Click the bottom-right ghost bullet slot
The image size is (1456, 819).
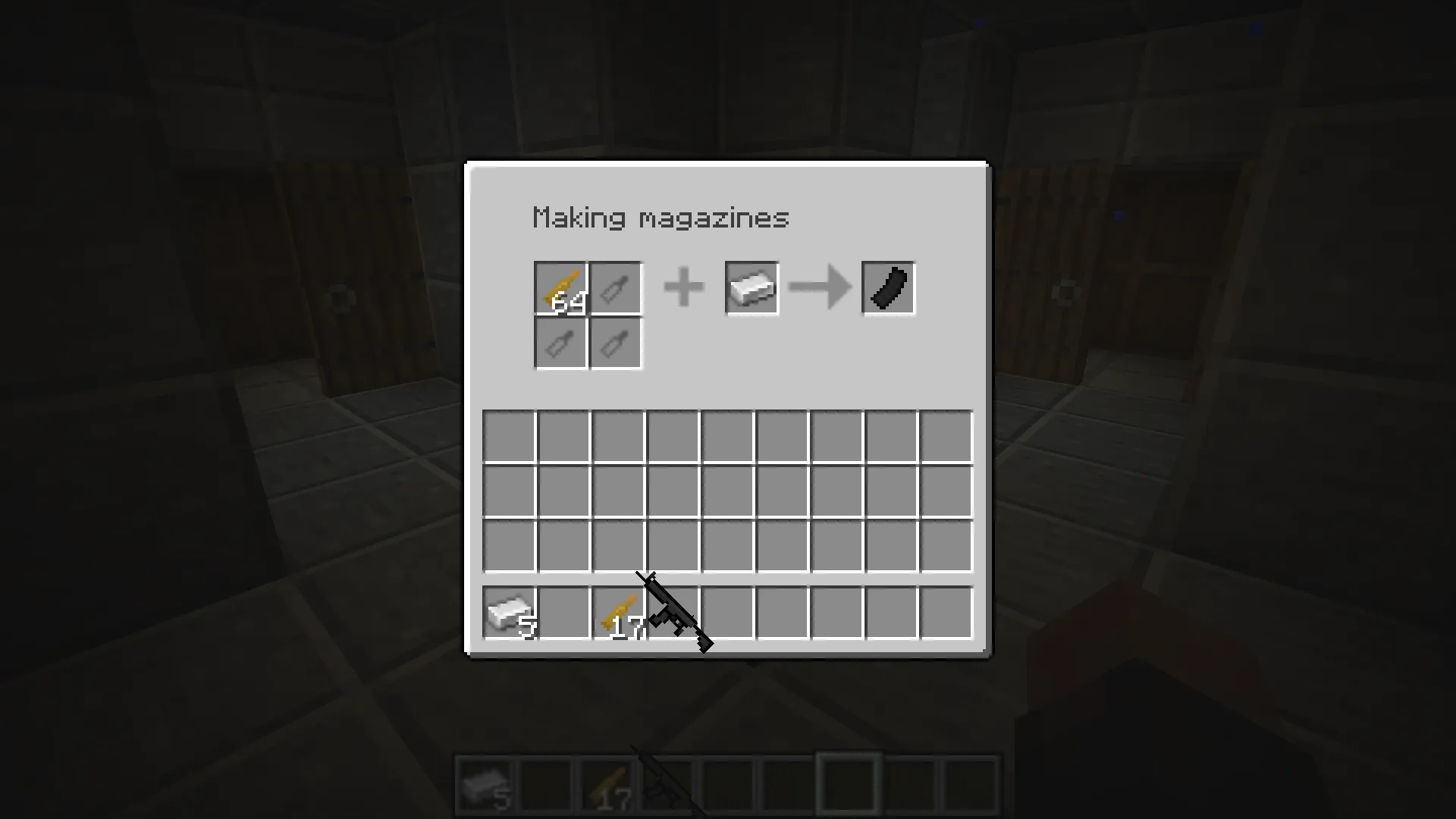click(615, 343)
